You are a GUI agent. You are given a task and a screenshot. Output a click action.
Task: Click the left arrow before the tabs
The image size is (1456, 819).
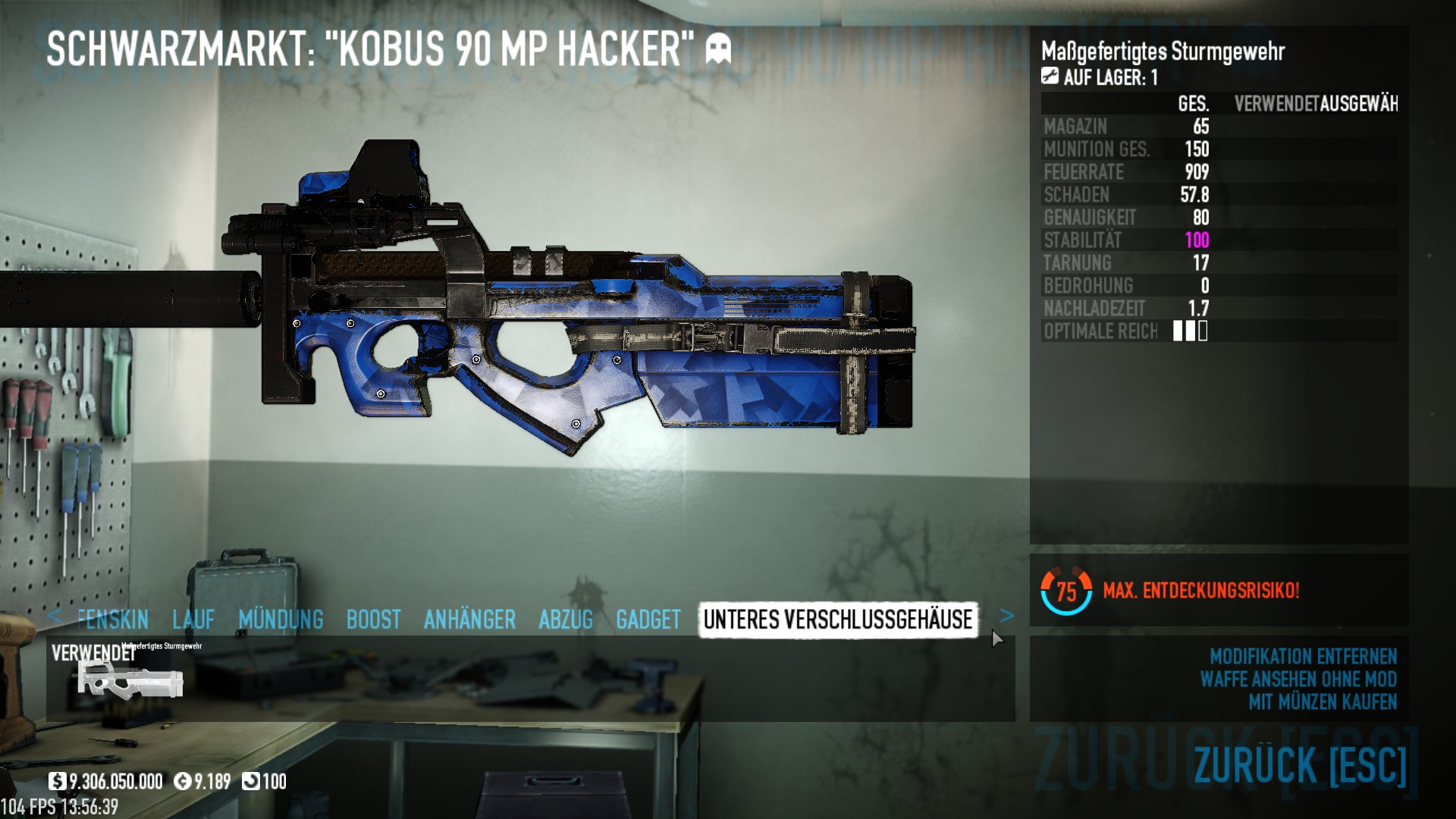coord(54,616)
